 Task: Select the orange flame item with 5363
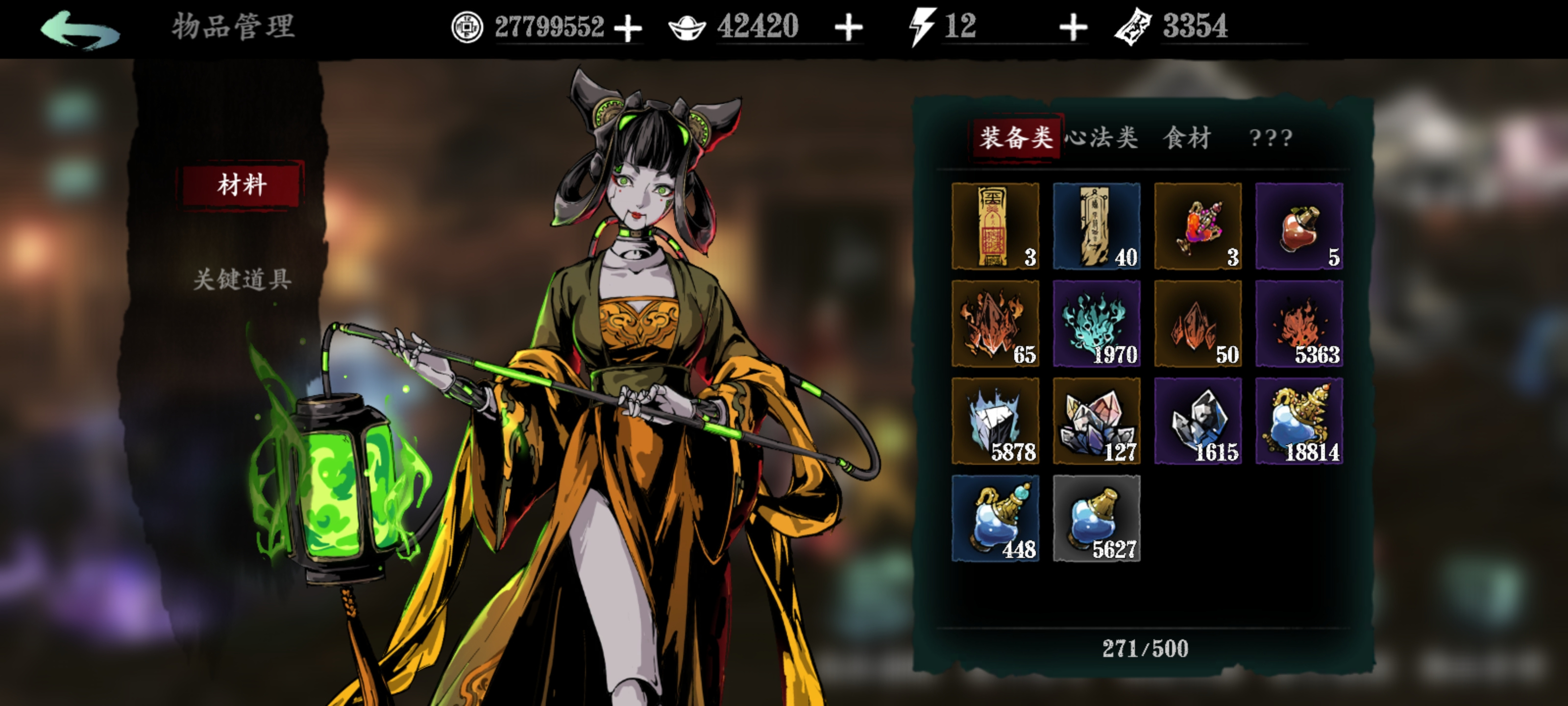1299,324
